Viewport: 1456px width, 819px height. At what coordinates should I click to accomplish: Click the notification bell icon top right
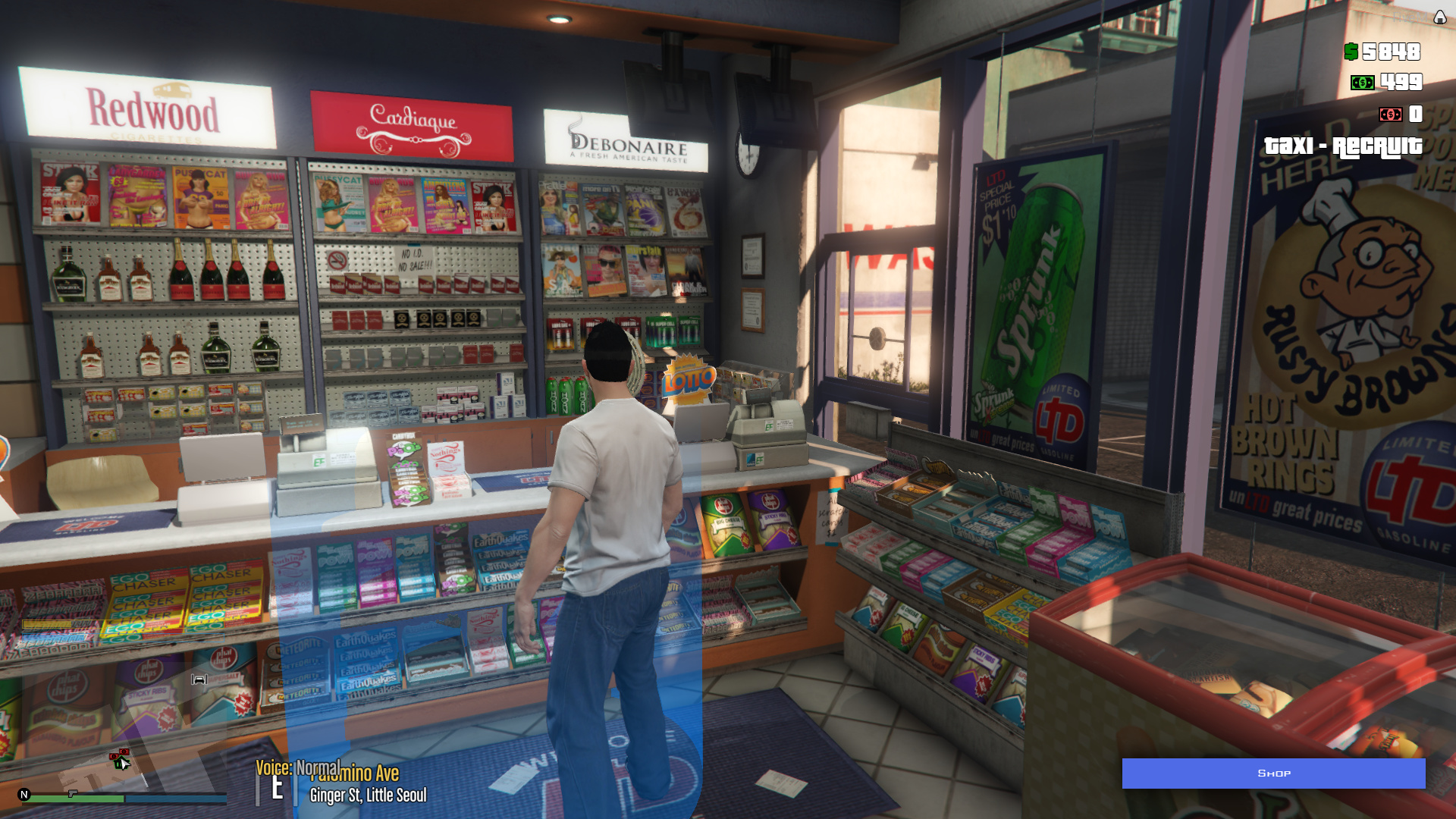tap(1439, 16)
